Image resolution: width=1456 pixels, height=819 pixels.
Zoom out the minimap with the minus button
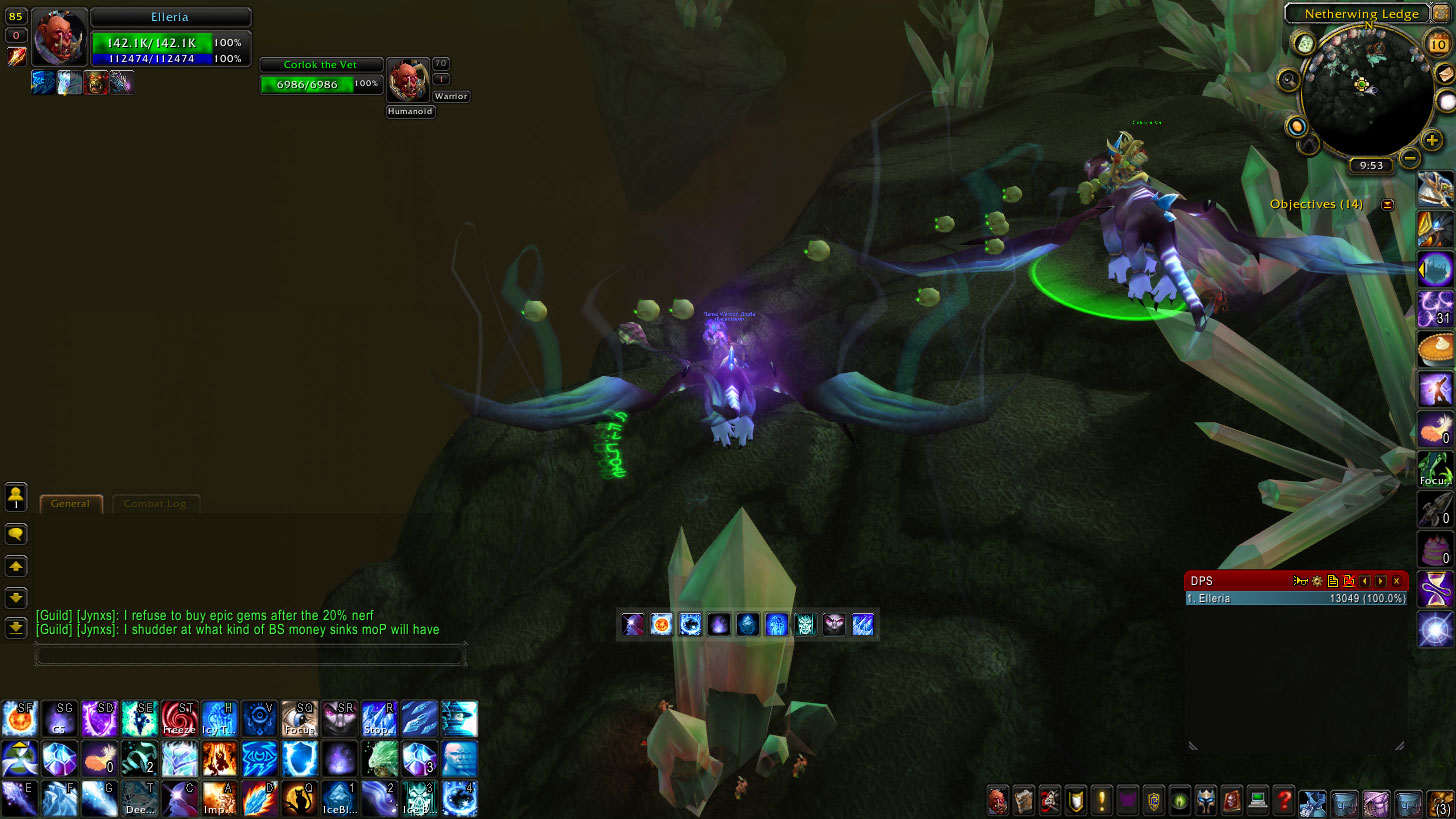(x=1409, y=158)
